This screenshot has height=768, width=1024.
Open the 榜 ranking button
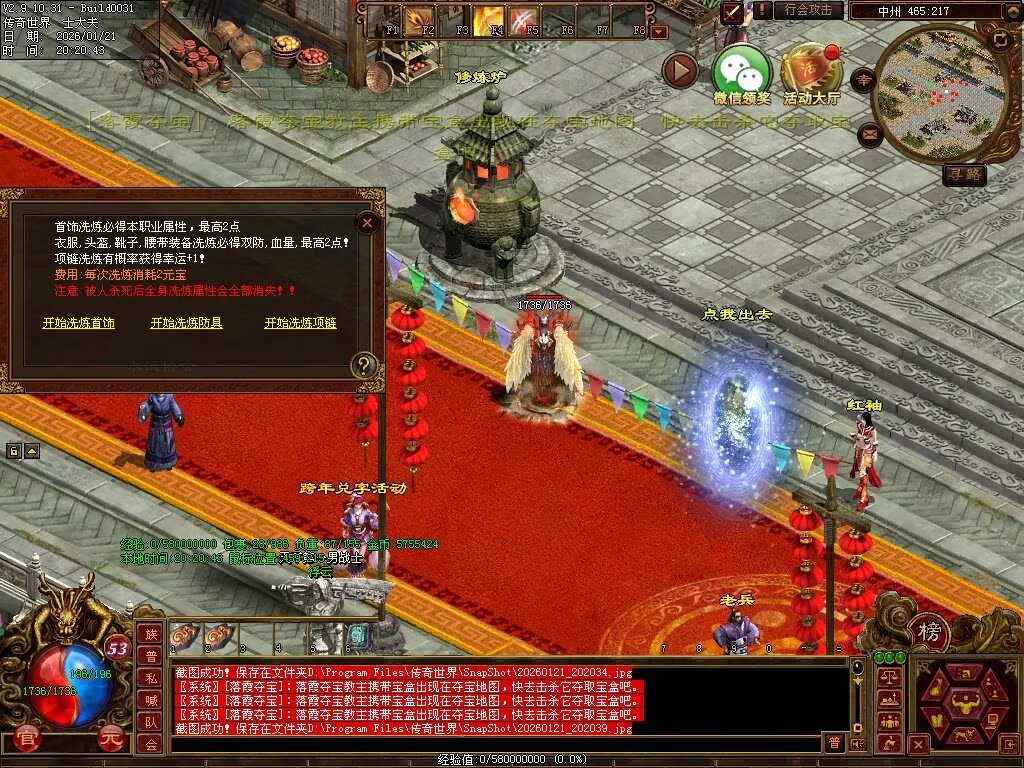929,631
